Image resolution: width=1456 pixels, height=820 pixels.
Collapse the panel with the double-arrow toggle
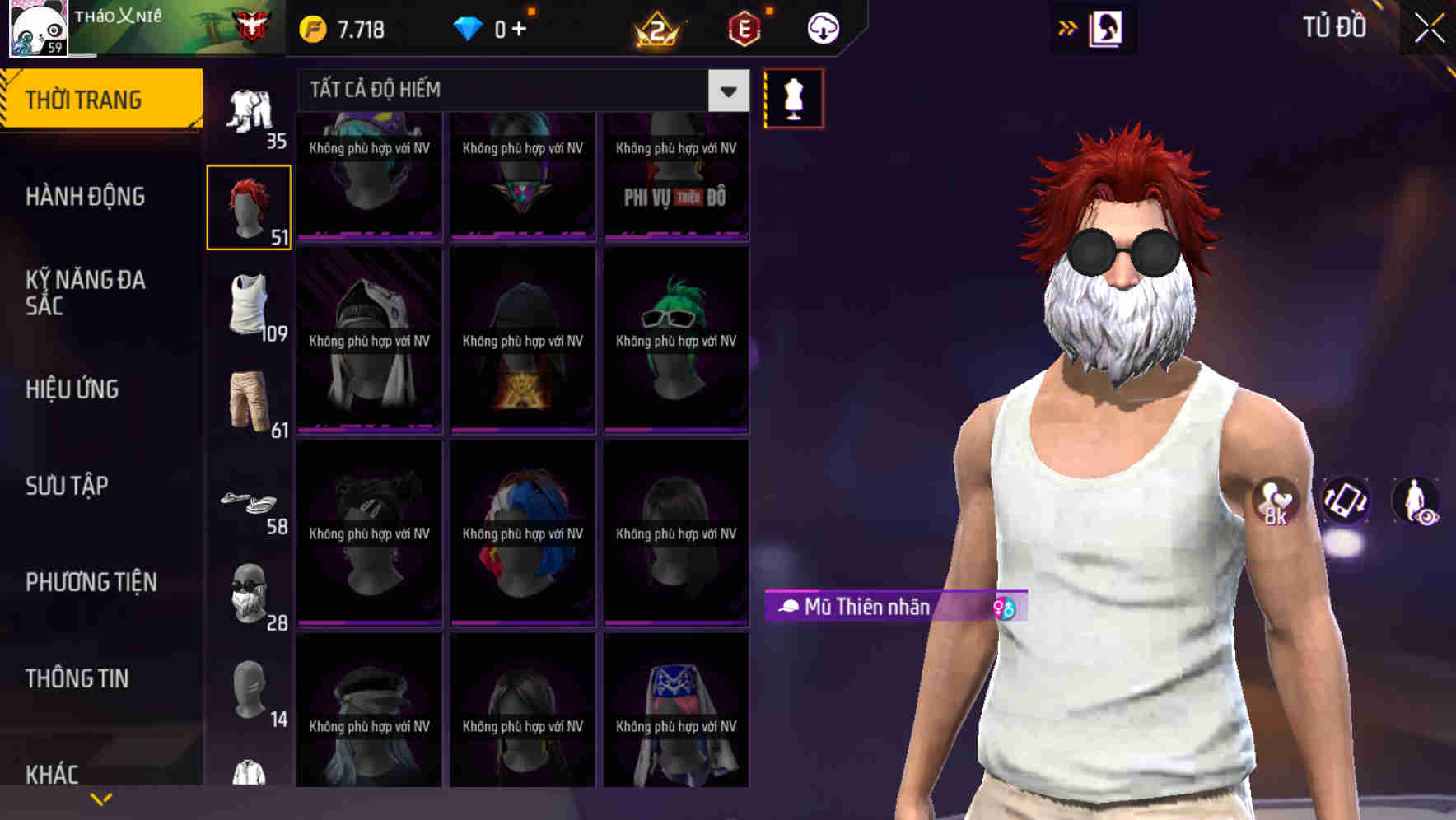(1066, 27)
